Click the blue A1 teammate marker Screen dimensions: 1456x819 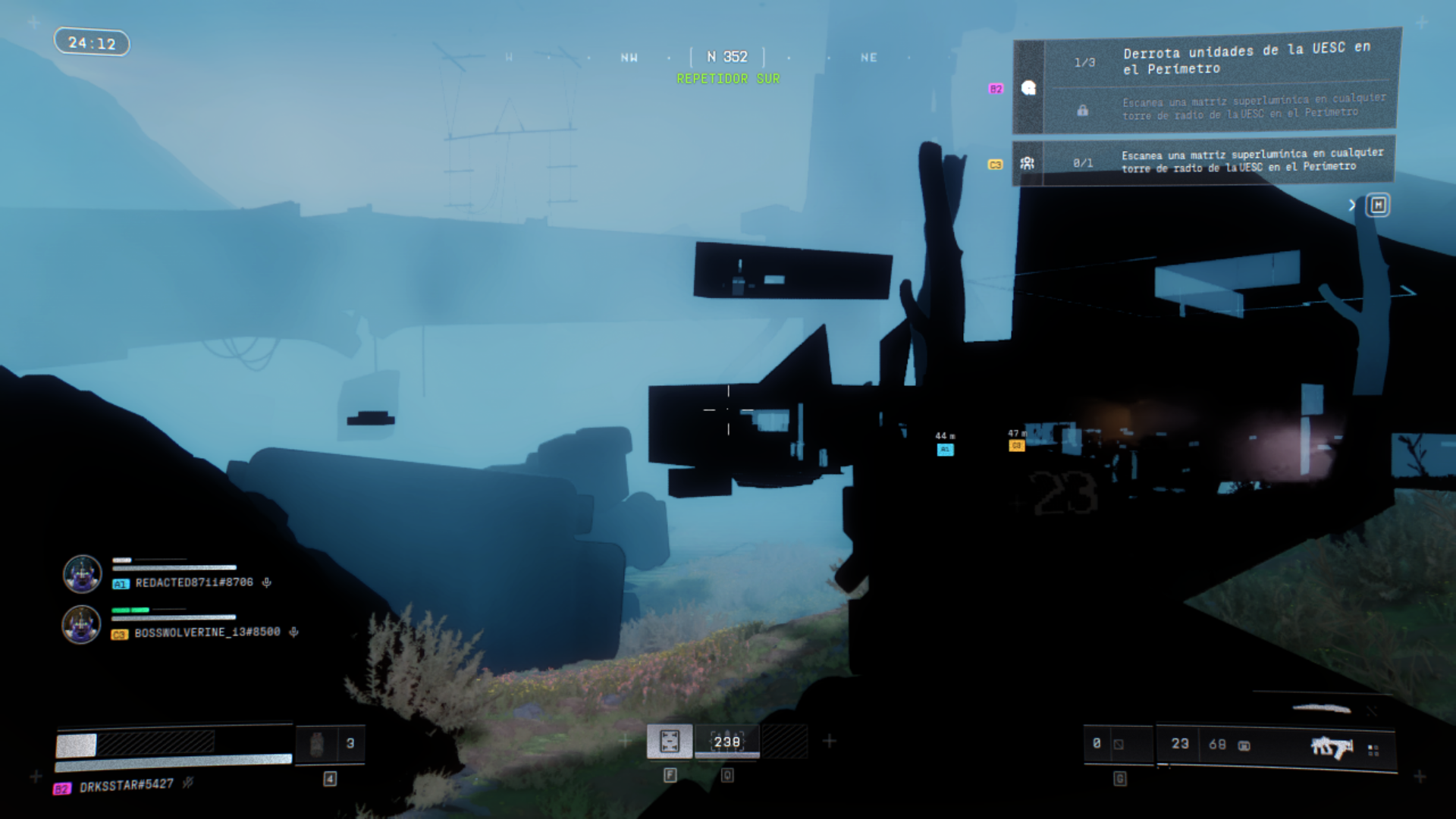coord(945,450)
